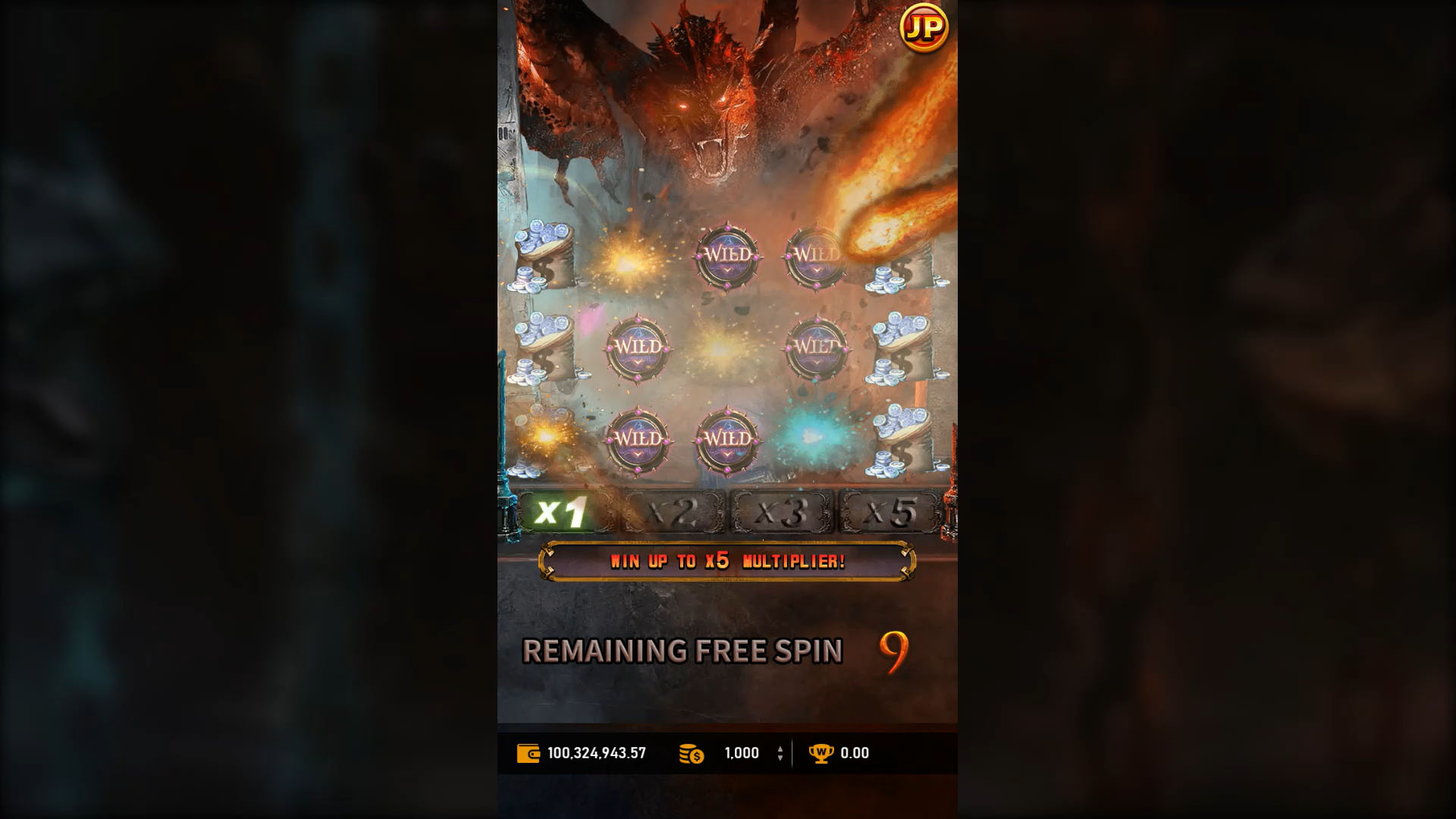Select the glowing x1 multiplier plate
Screen dimensions: 1456x819
coord(566,510)
